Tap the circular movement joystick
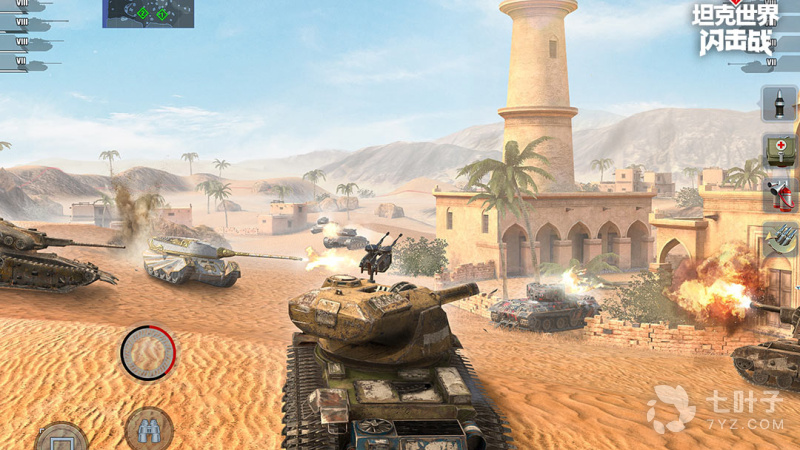Viewport: 800px width, 450px height. coord(148,352)
